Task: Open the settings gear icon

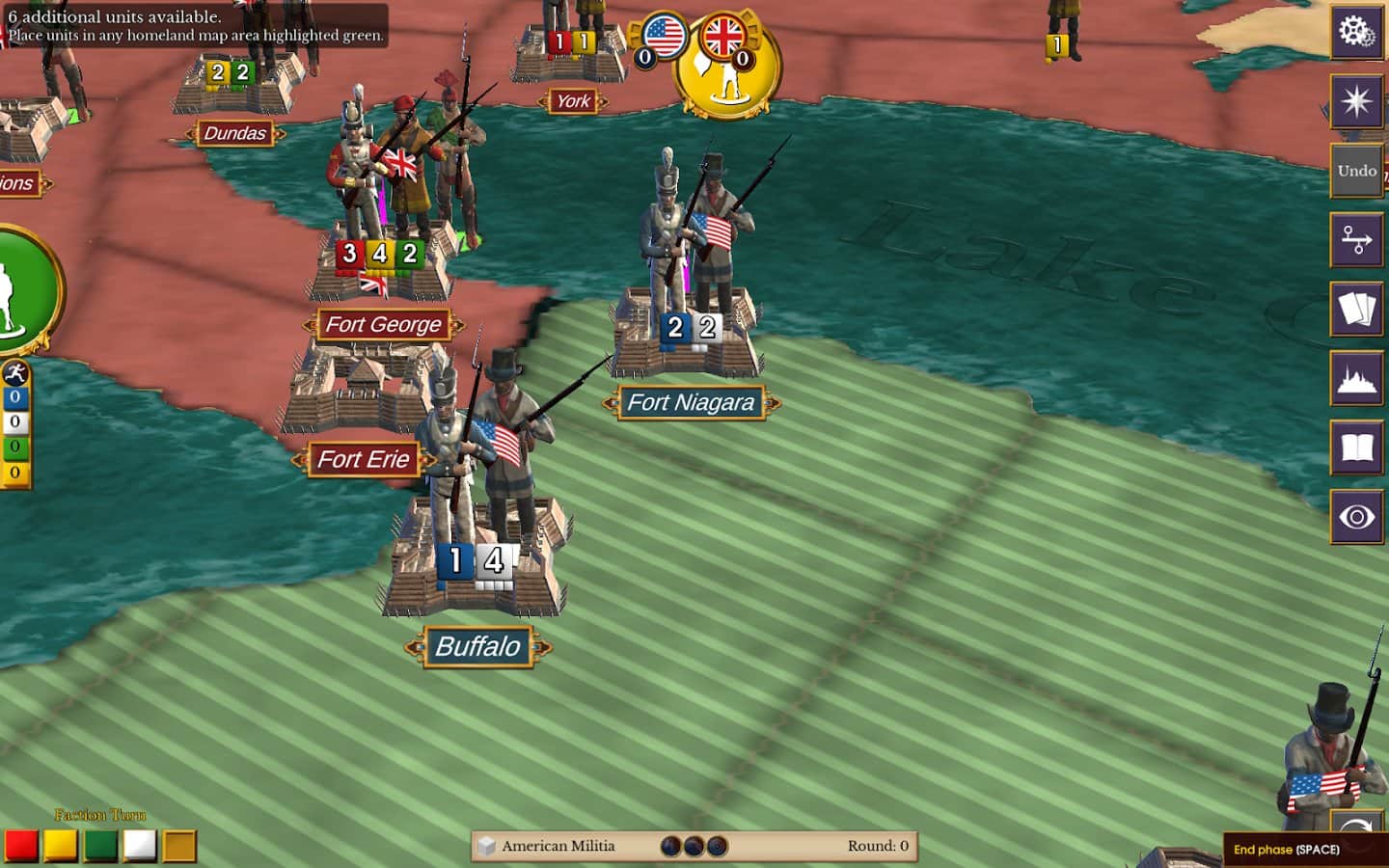Action: click(1357, 32)
